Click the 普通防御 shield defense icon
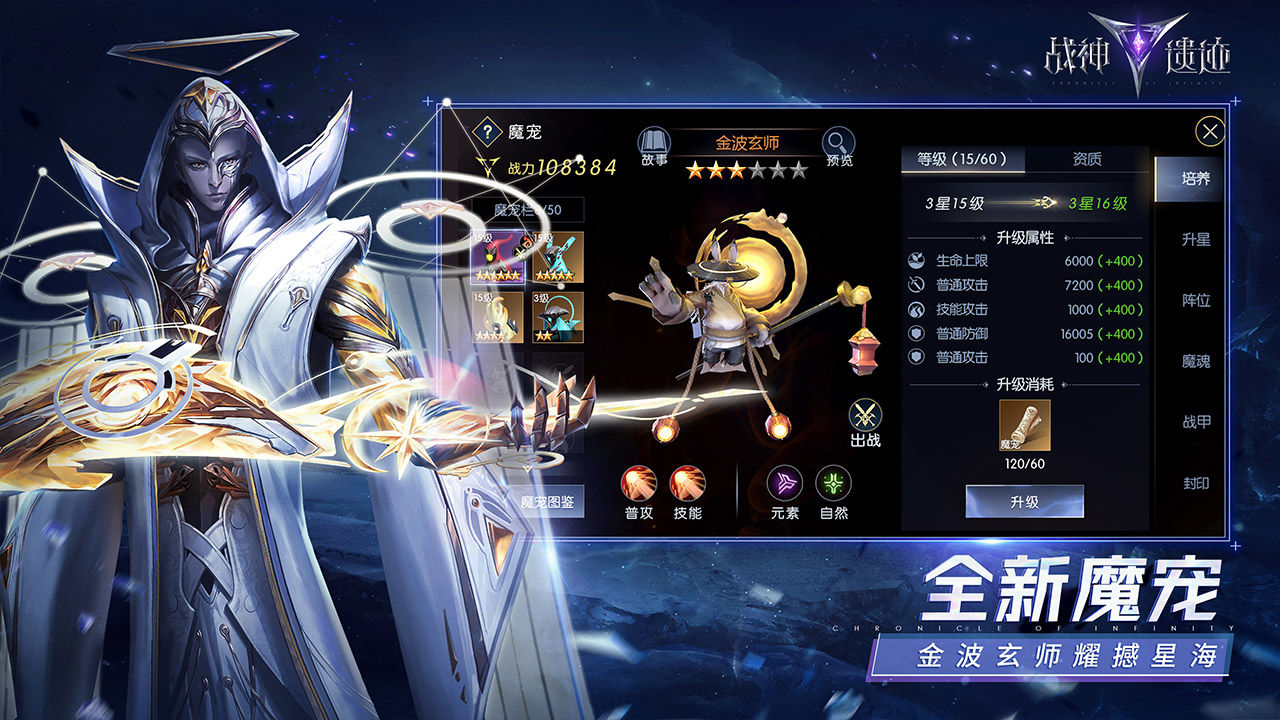 (x=917, y=333)
